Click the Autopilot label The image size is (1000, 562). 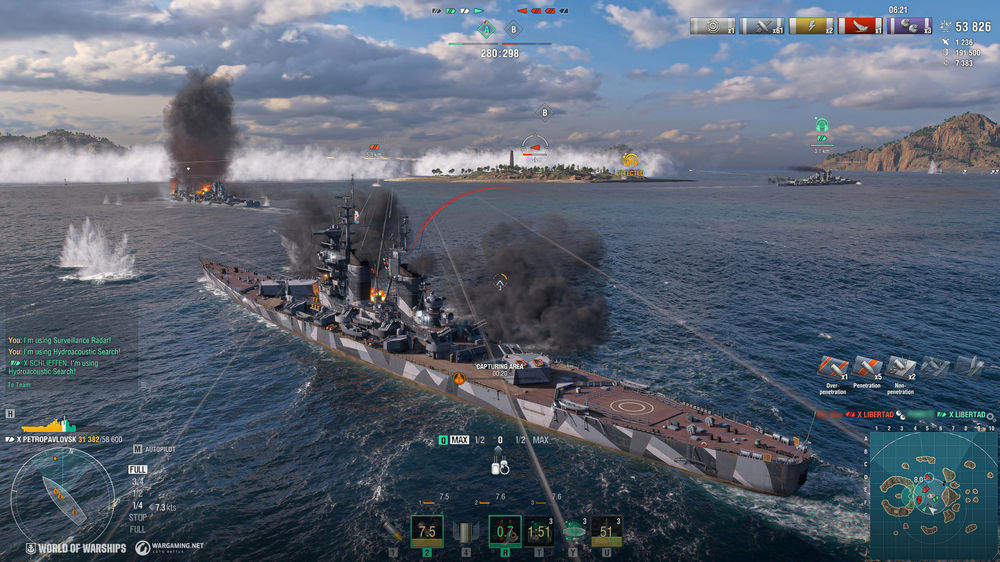(x=158, y=449)
